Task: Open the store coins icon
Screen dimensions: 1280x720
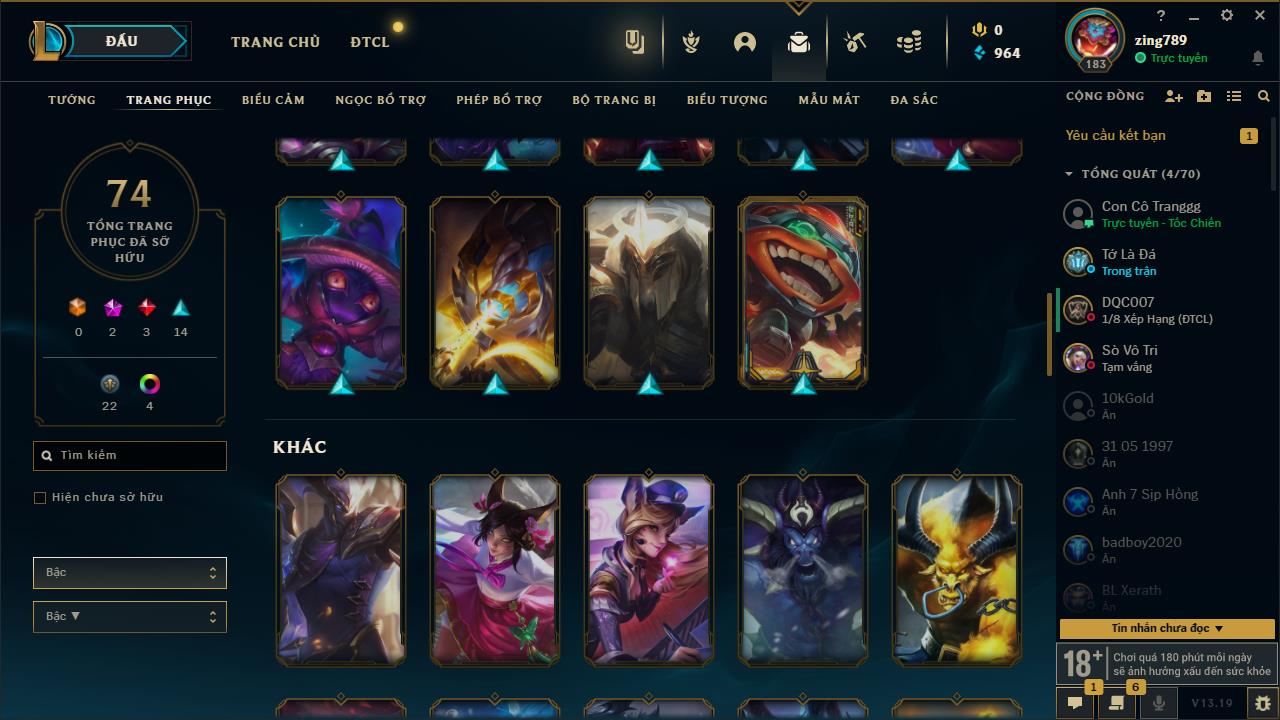Action: click(x=908, y=42)
